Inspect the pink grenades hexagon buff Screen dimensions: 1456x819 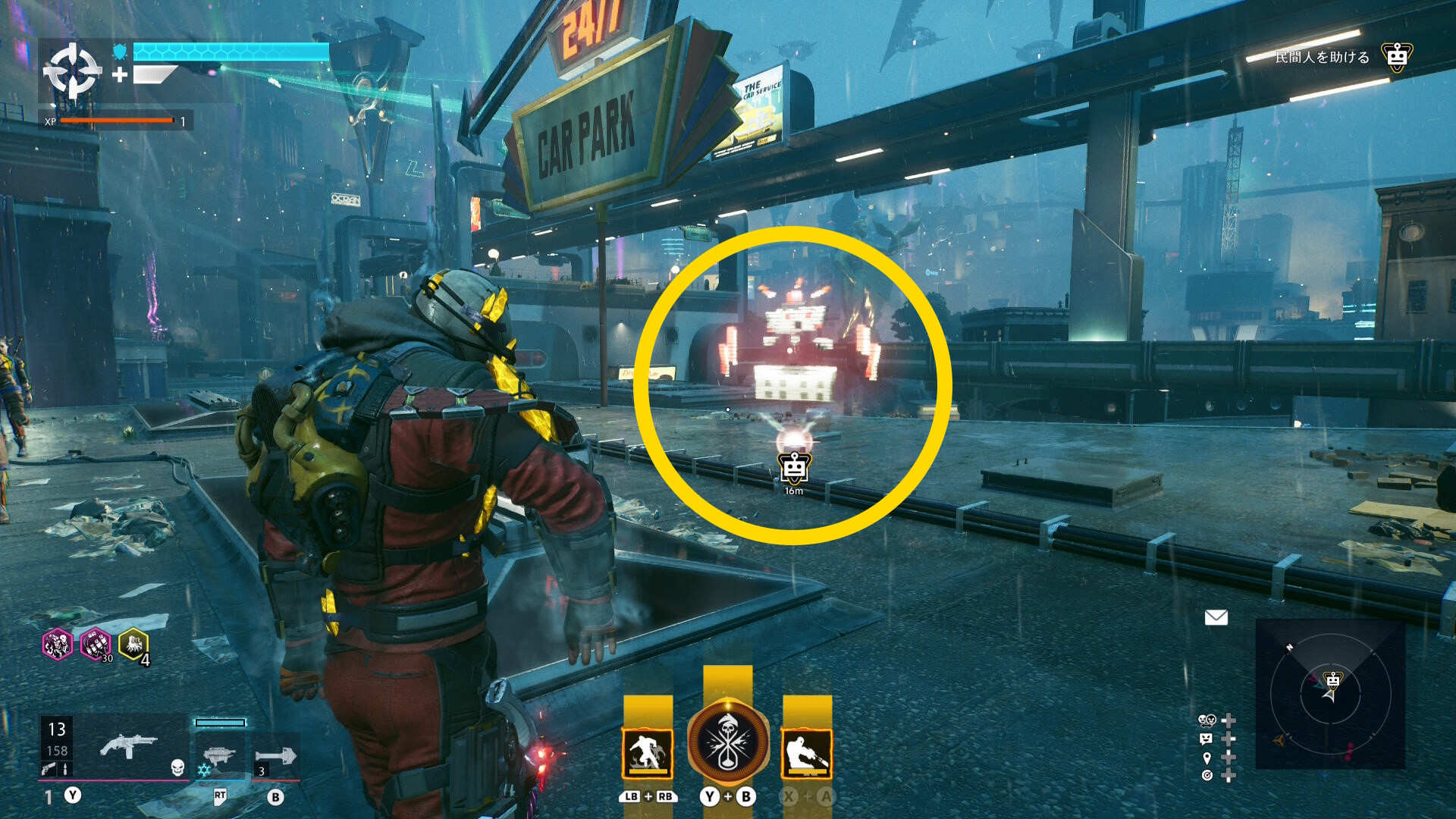pyautogui.click(x=96, y=644)
